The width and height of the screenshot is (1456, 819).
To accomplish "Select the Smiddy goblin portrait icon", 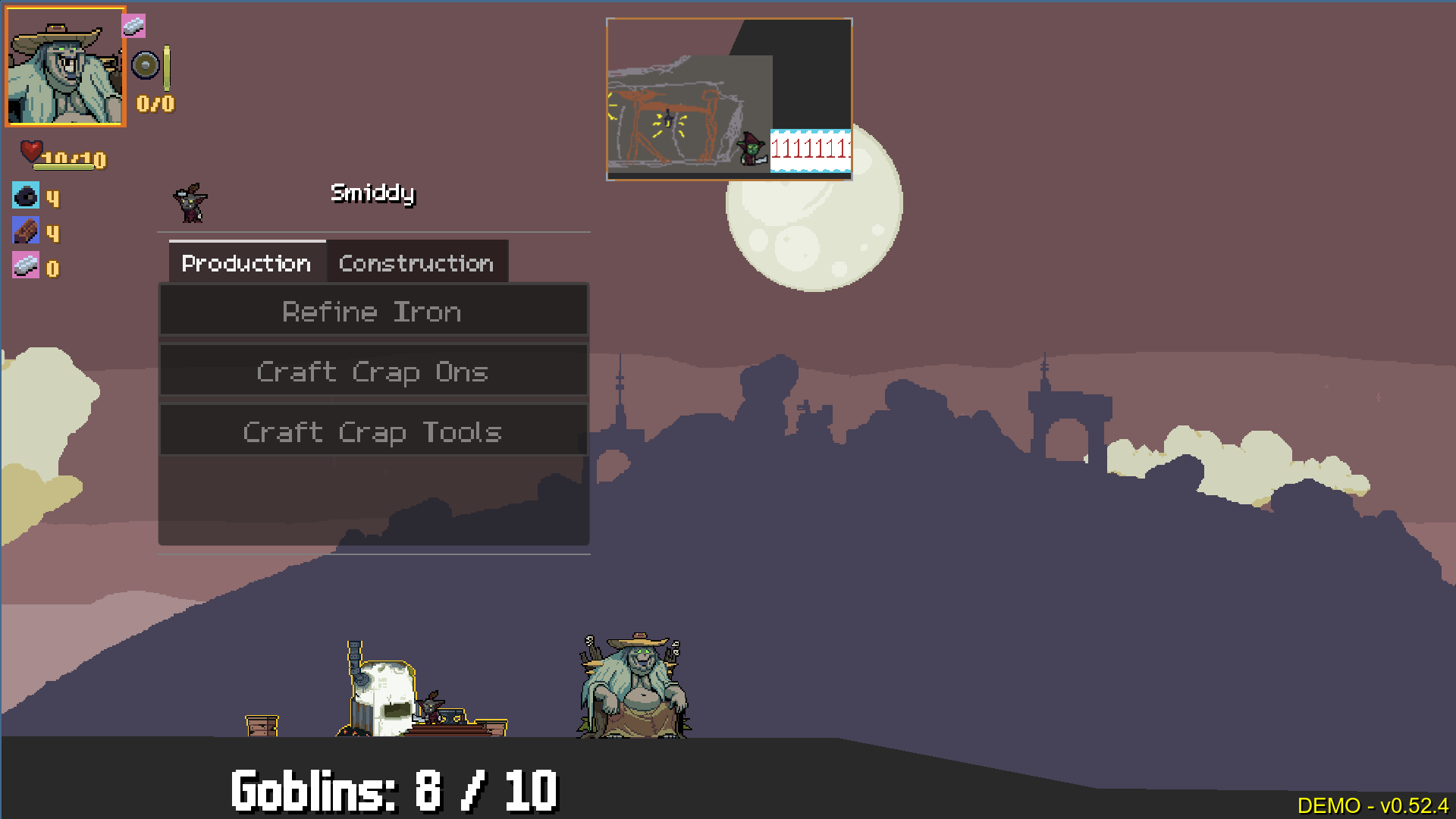I will (x=190, y=202).
